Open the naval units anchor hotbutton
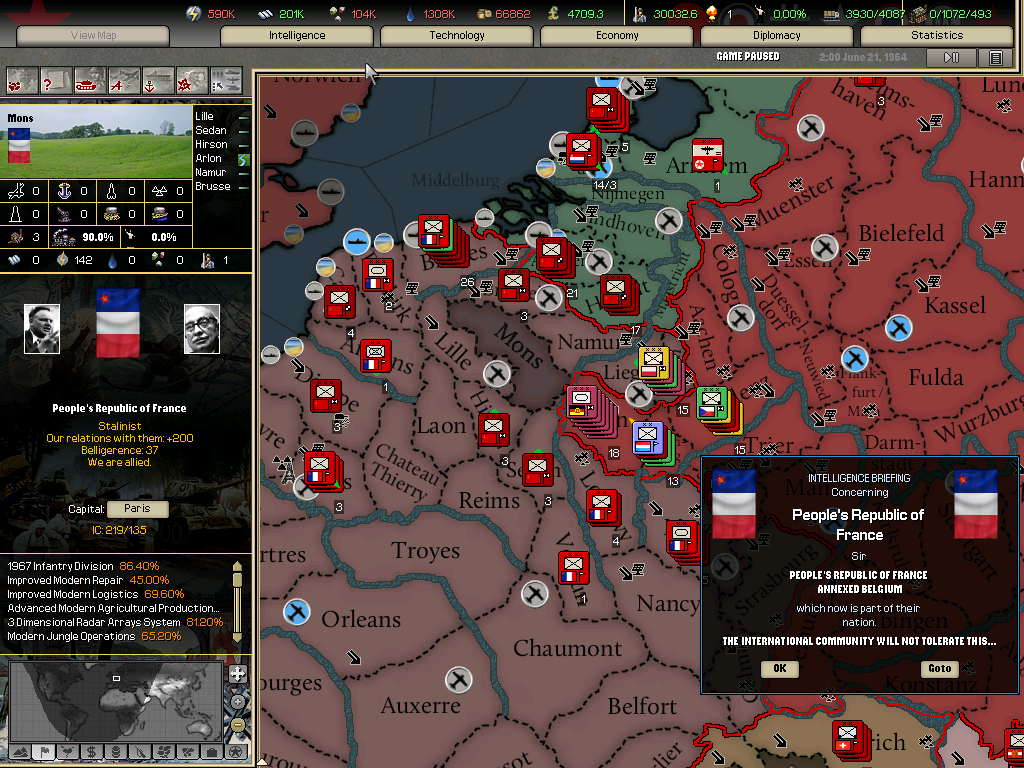 [158, 78]
